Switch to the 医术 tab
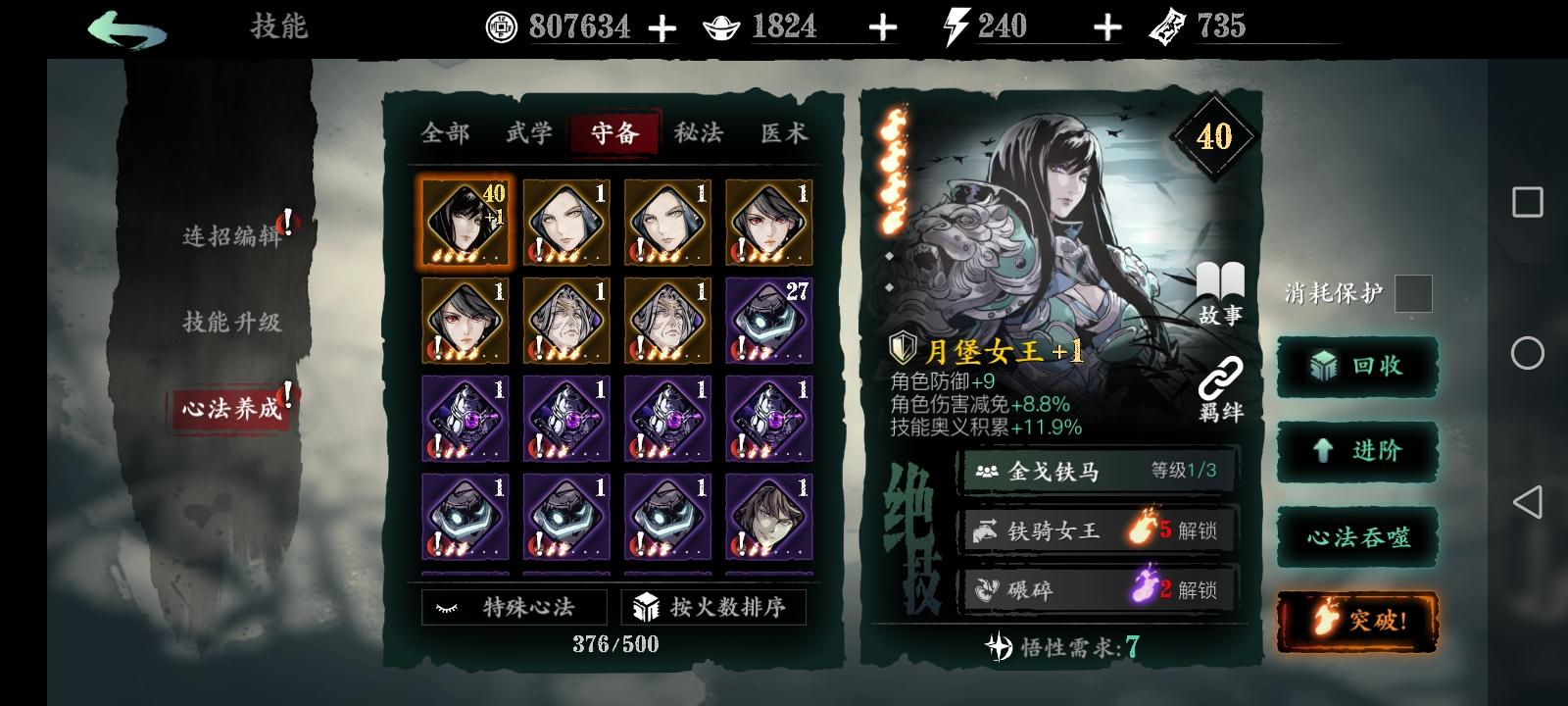Image resolution: width=1568 pixels, height=706 pixels. (784, 132)
